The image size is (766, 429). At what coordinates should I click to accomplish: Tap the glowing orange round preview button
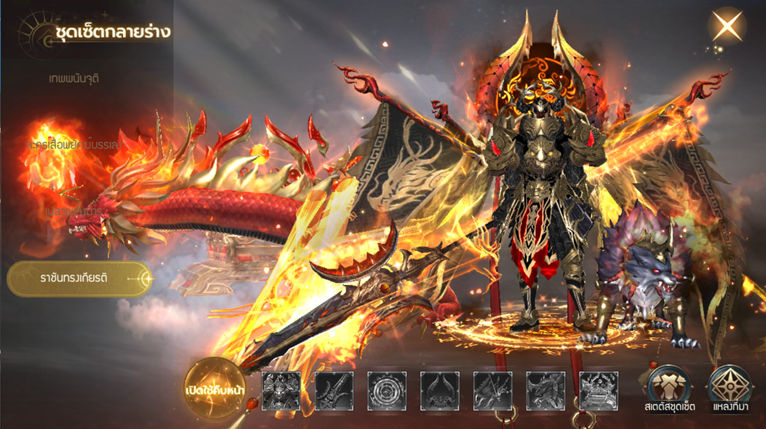pos(216,388)
